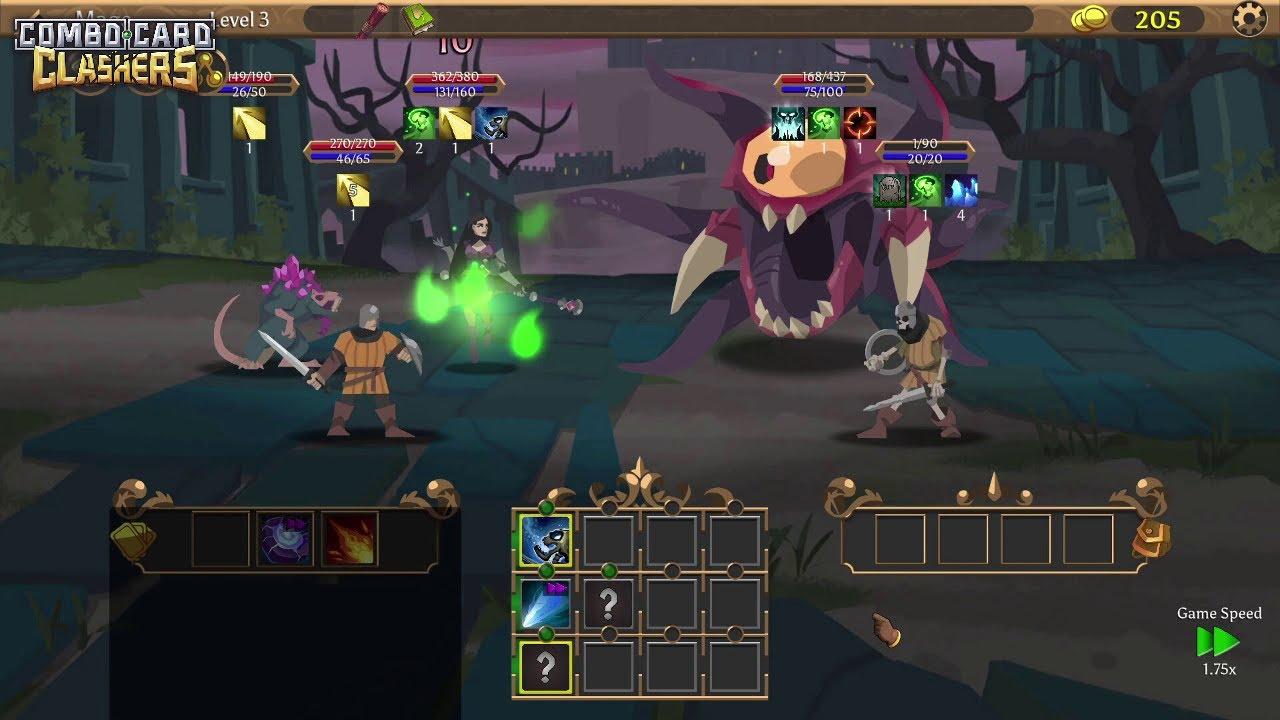Reveal the unhighlighted question mark grid card
This screenshot has height=720, width=1280.
coord(608,604)
